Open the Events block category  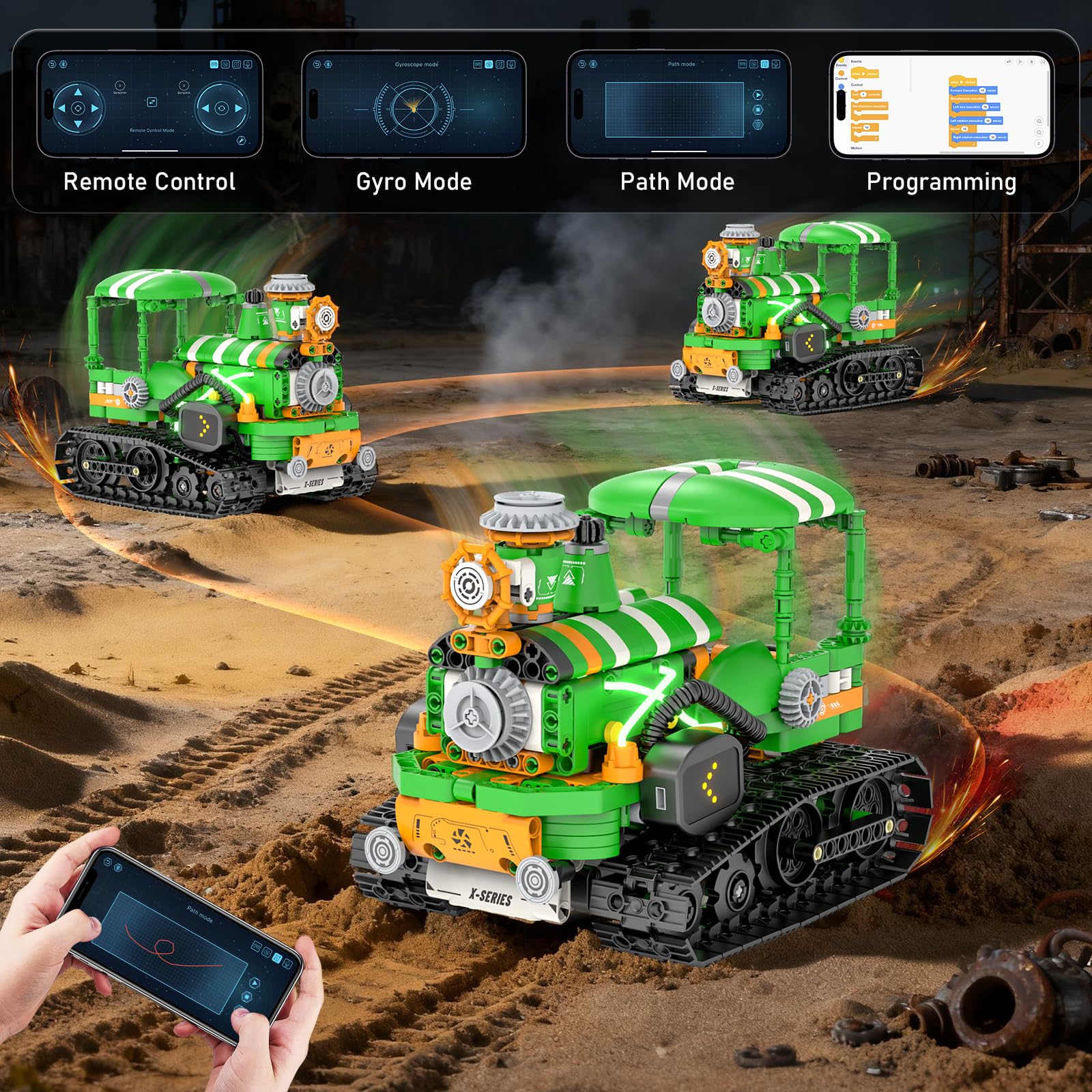coord(842,62)
